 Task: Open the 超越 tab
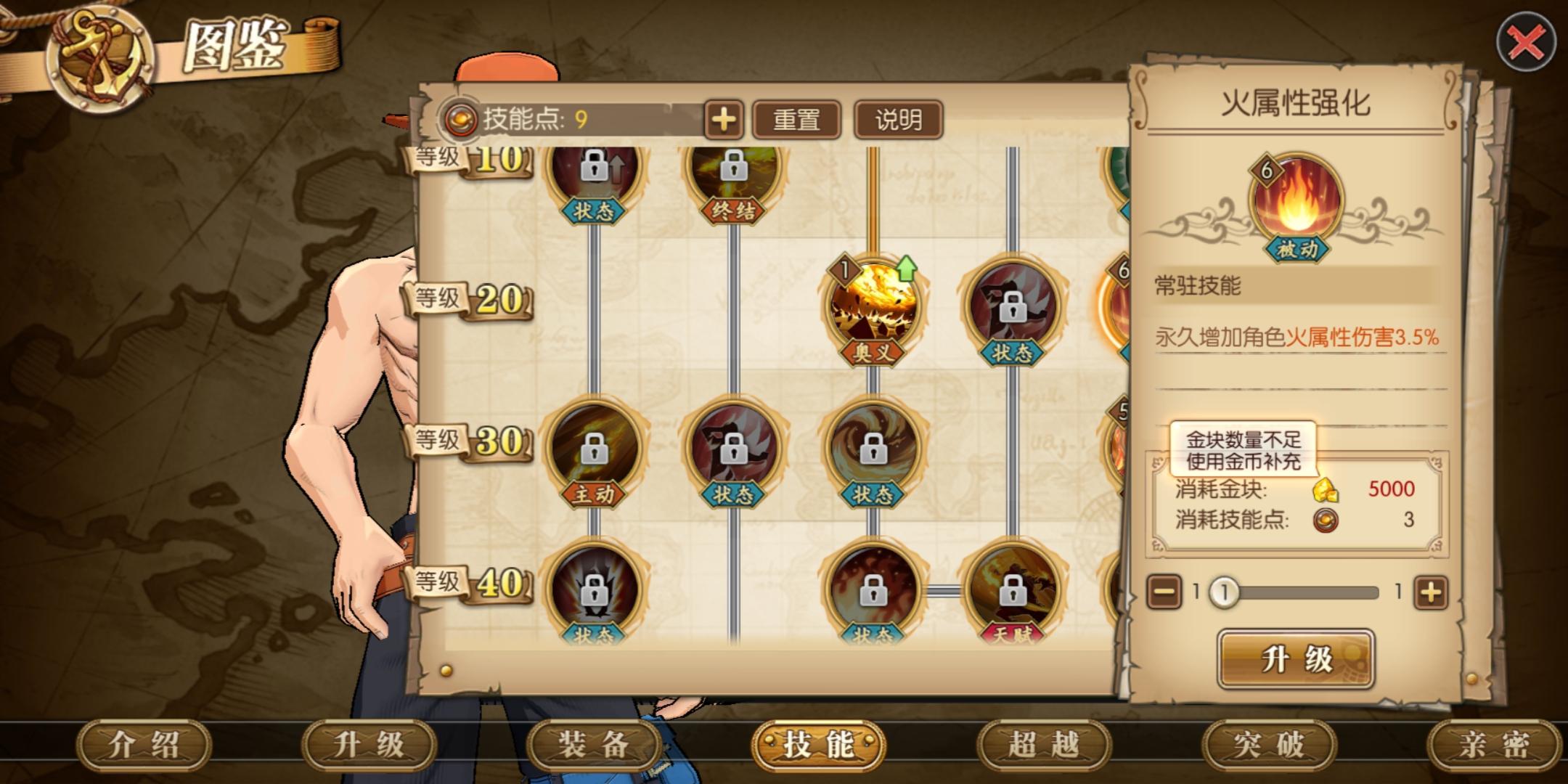coord(1044,745)
